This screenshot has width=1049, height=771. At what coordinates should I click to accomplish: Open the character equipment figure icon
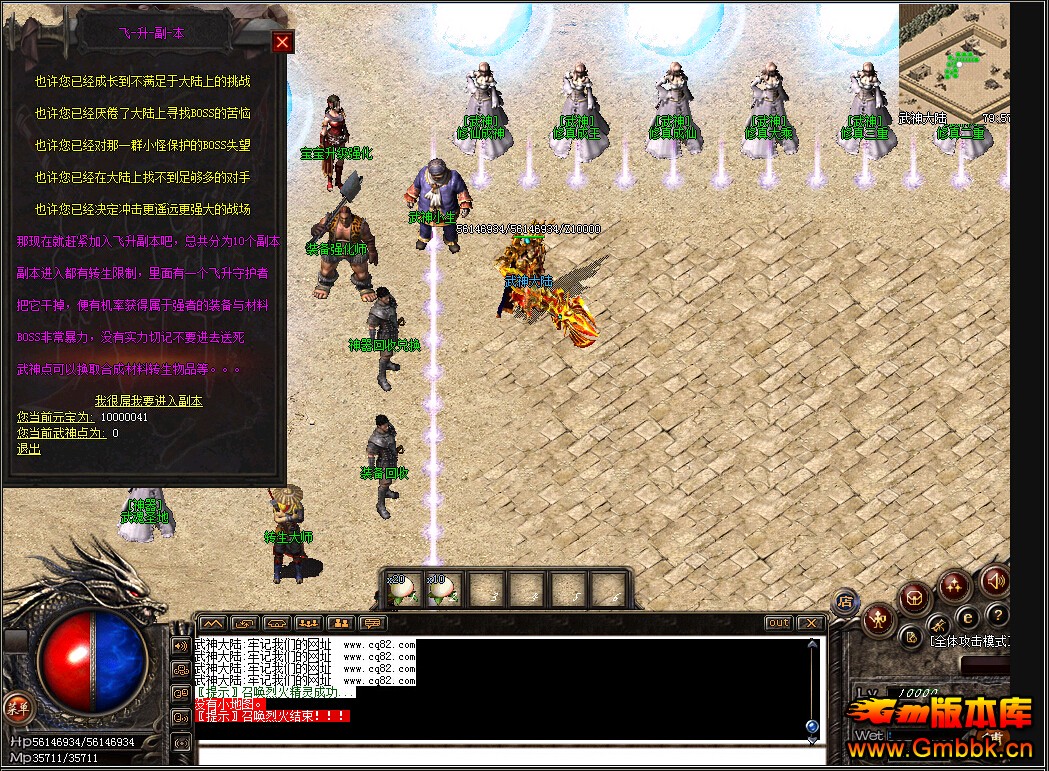coord(877,618)
